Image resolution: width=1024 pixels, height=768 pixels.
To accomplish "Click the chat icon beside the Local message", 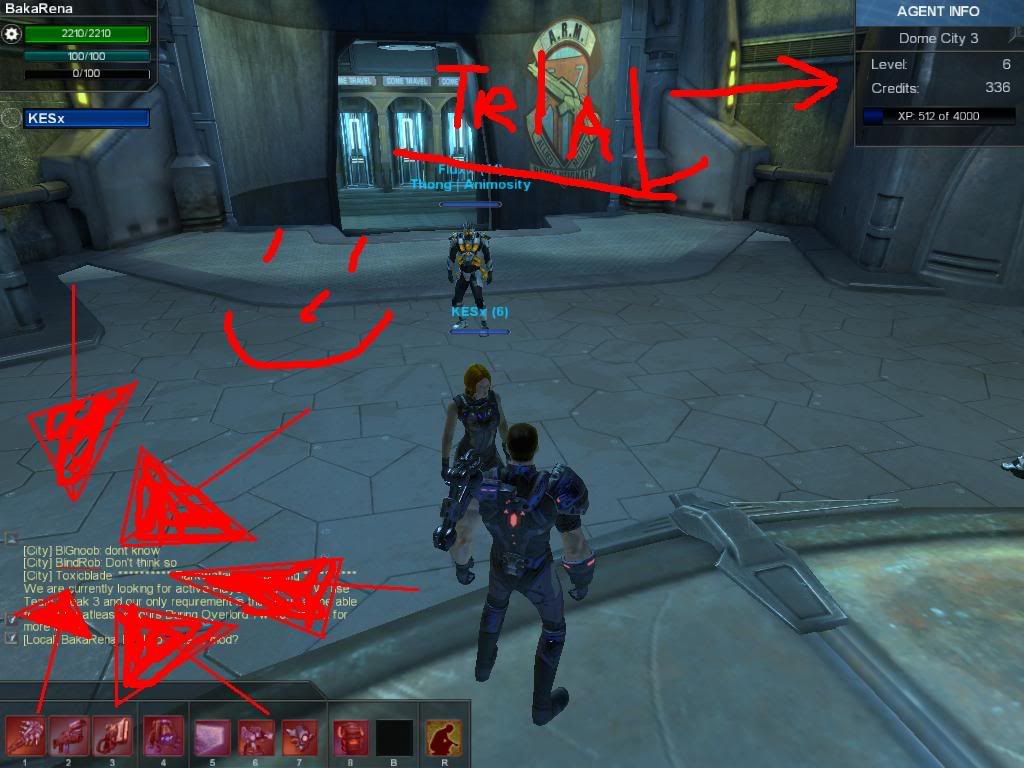I will (11, 638).
